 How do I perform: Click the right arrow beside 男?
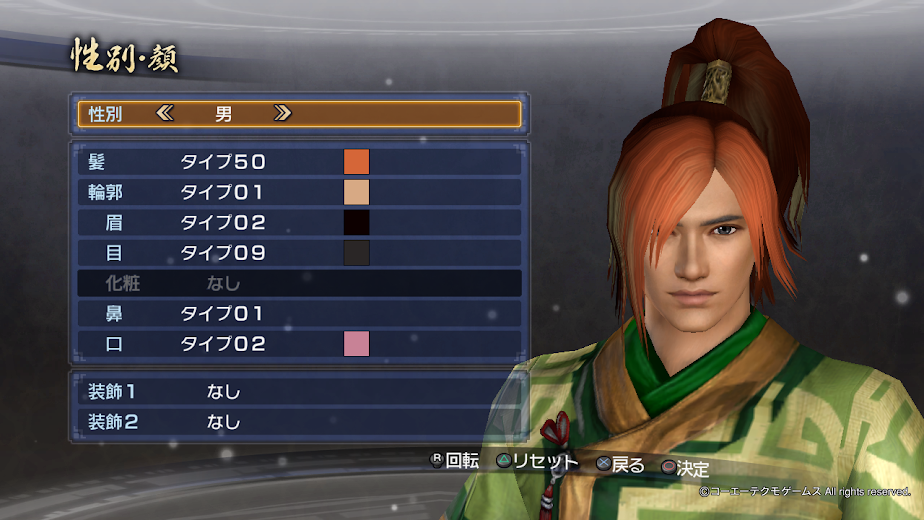coord(282,114)
